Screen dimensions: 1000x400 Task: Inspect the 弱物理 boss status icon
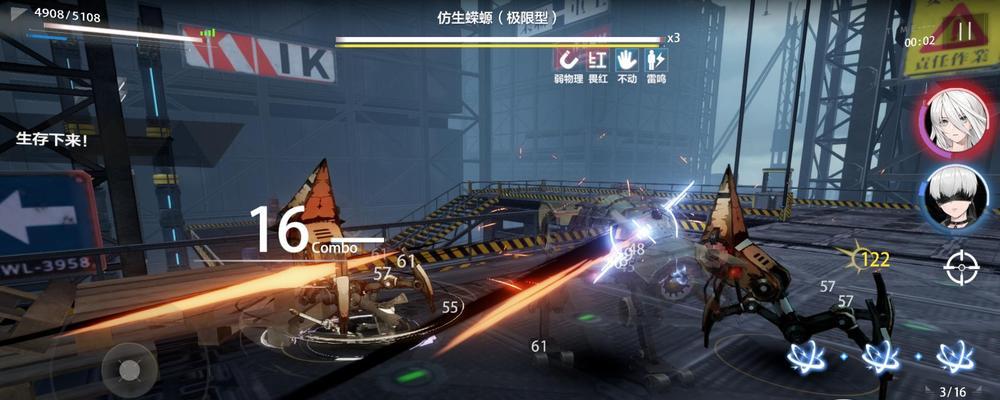568,60
